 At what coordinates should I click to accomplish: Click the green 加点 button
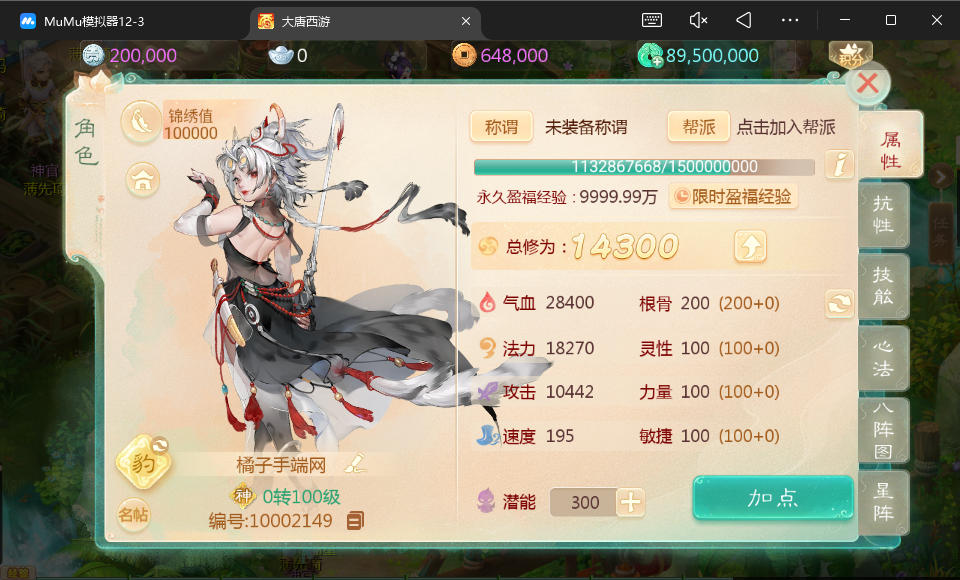click(x=773, y=498)
